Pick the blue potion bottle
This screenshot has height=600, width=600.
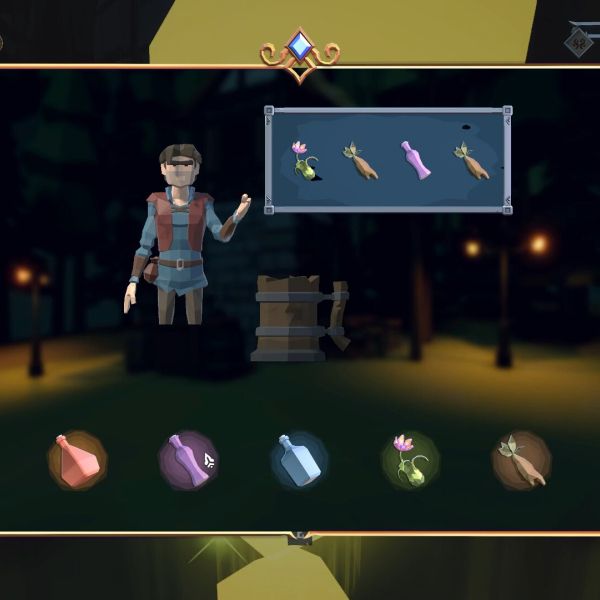coord(299,460)
